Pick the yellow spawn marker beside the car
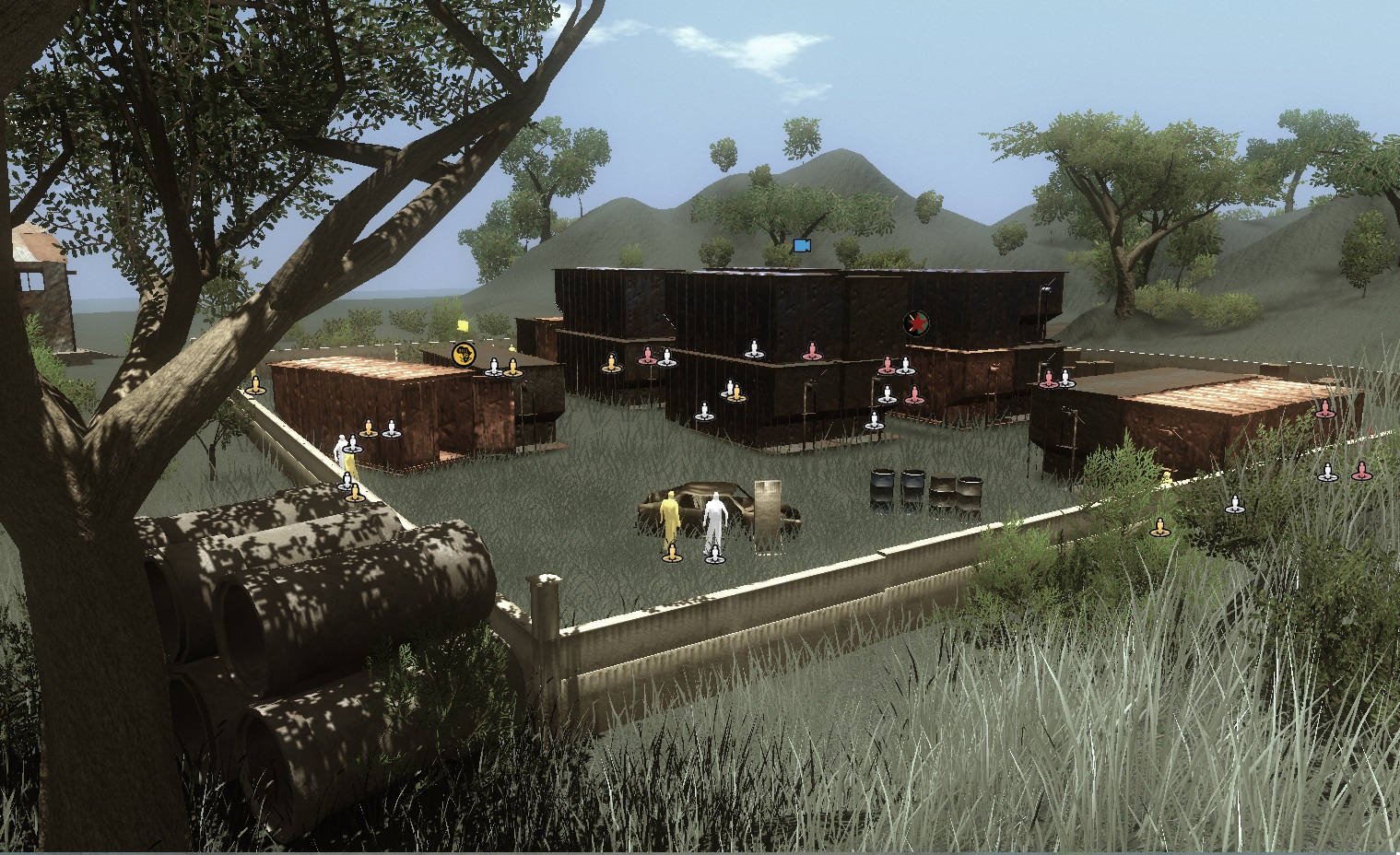This screenshot has height=855, width=1400. (671, 554)
